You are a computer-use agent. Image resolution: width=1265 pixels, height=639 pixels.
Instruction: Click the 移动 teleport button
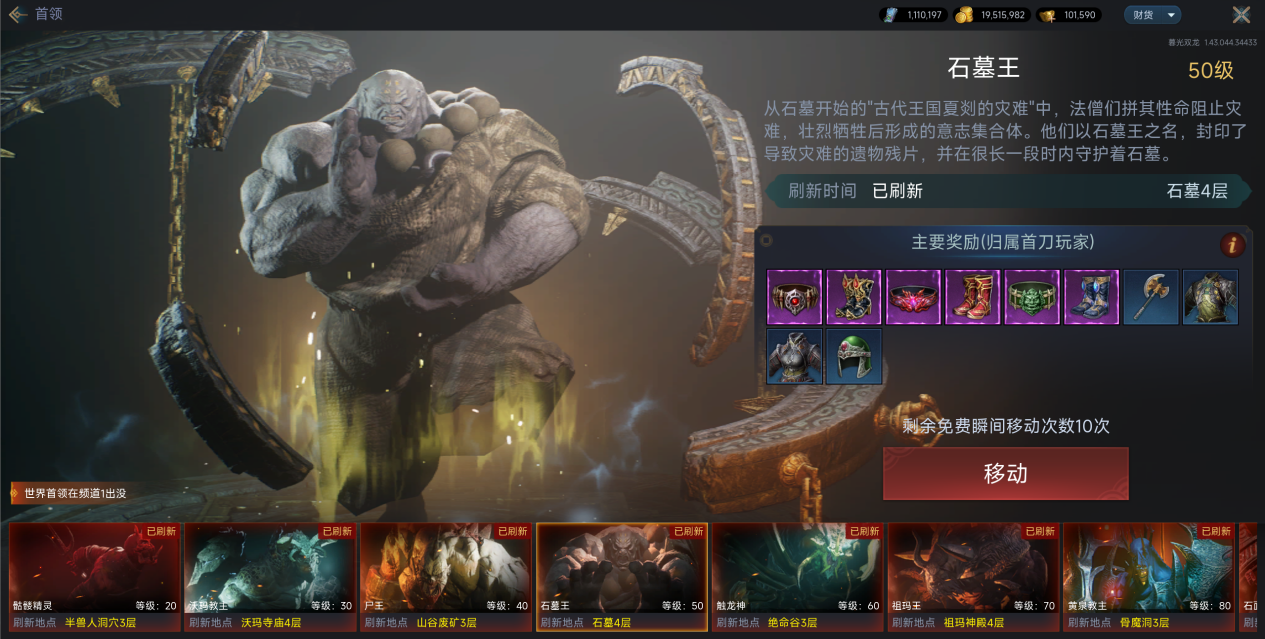click(x=1005, y=474)
